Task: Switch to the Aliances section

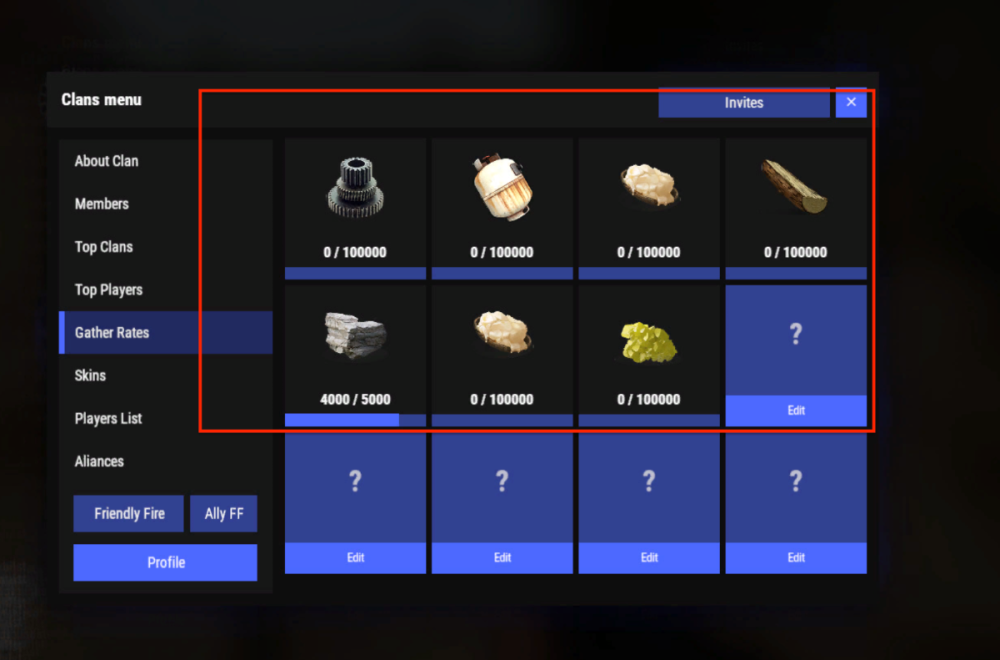Action: point(99,462)
